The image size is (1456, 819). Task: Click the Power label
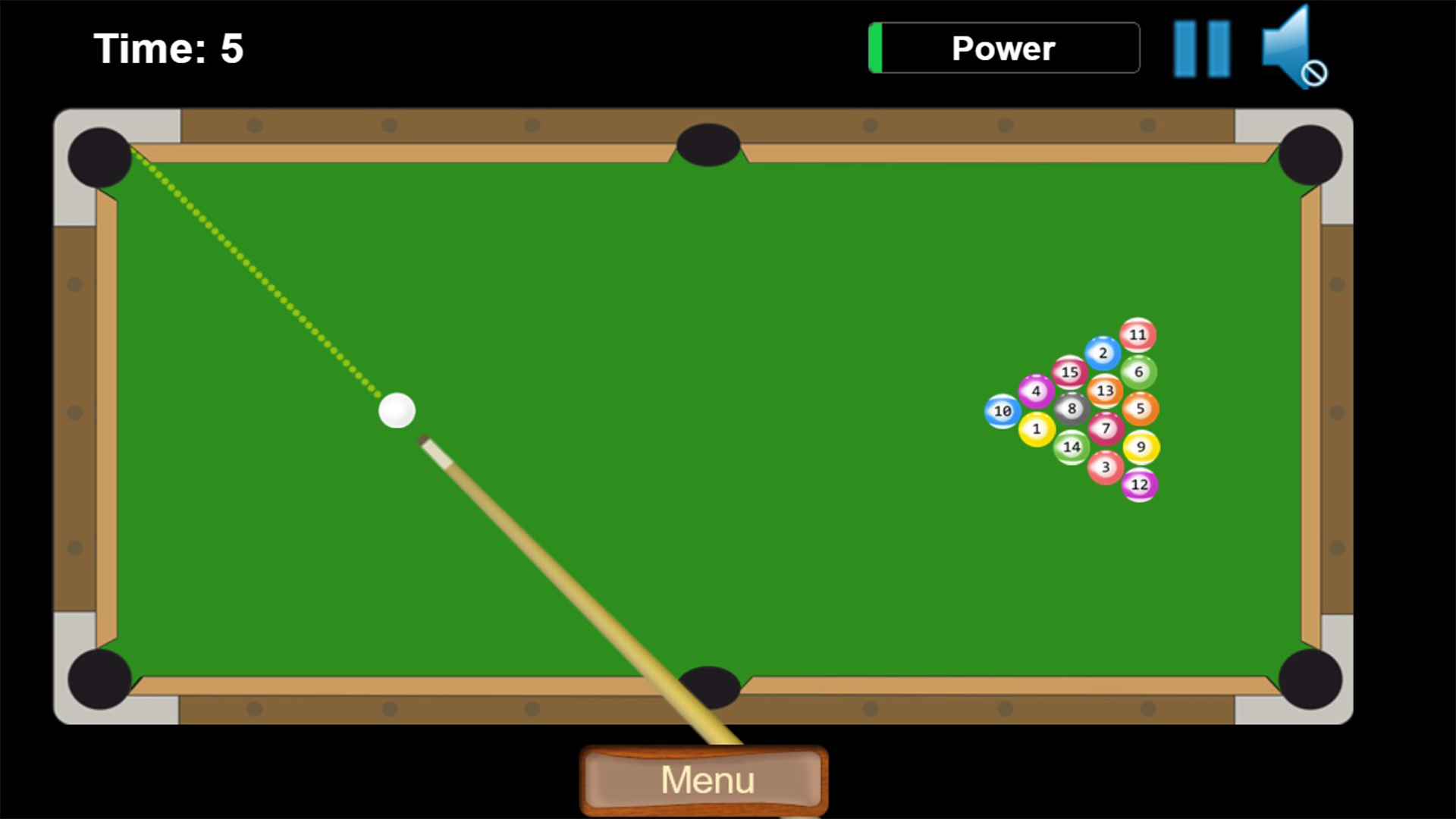pyautogui.click(x=1003, y=47)
